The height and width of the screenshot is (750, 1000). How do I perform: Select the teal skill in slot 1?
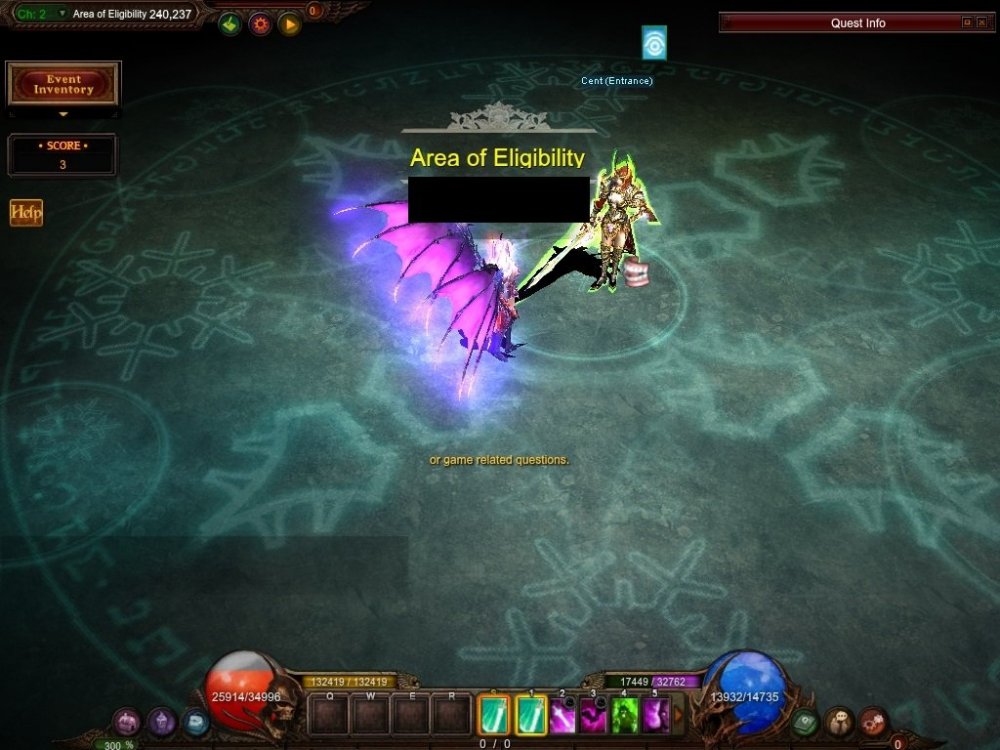(531, 716)
